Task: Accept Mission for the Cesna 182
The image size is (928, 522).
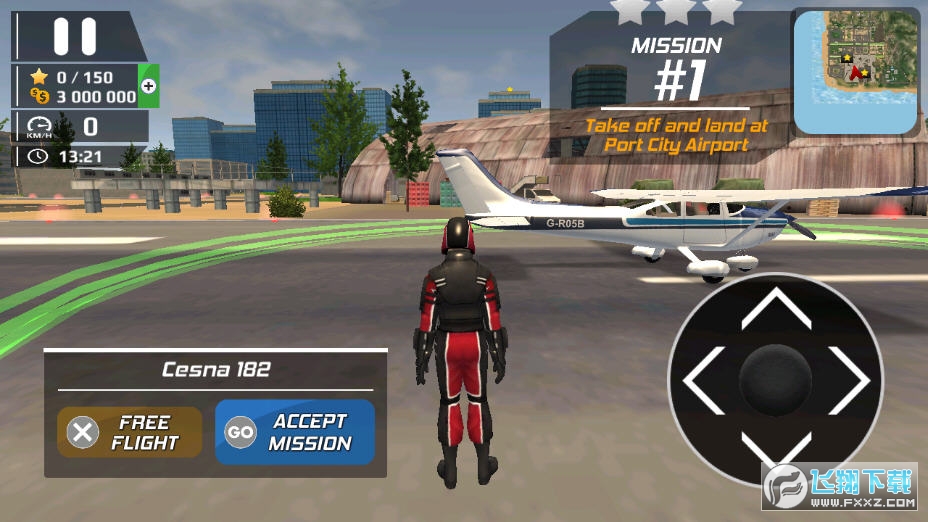Action: coord(295,432)
